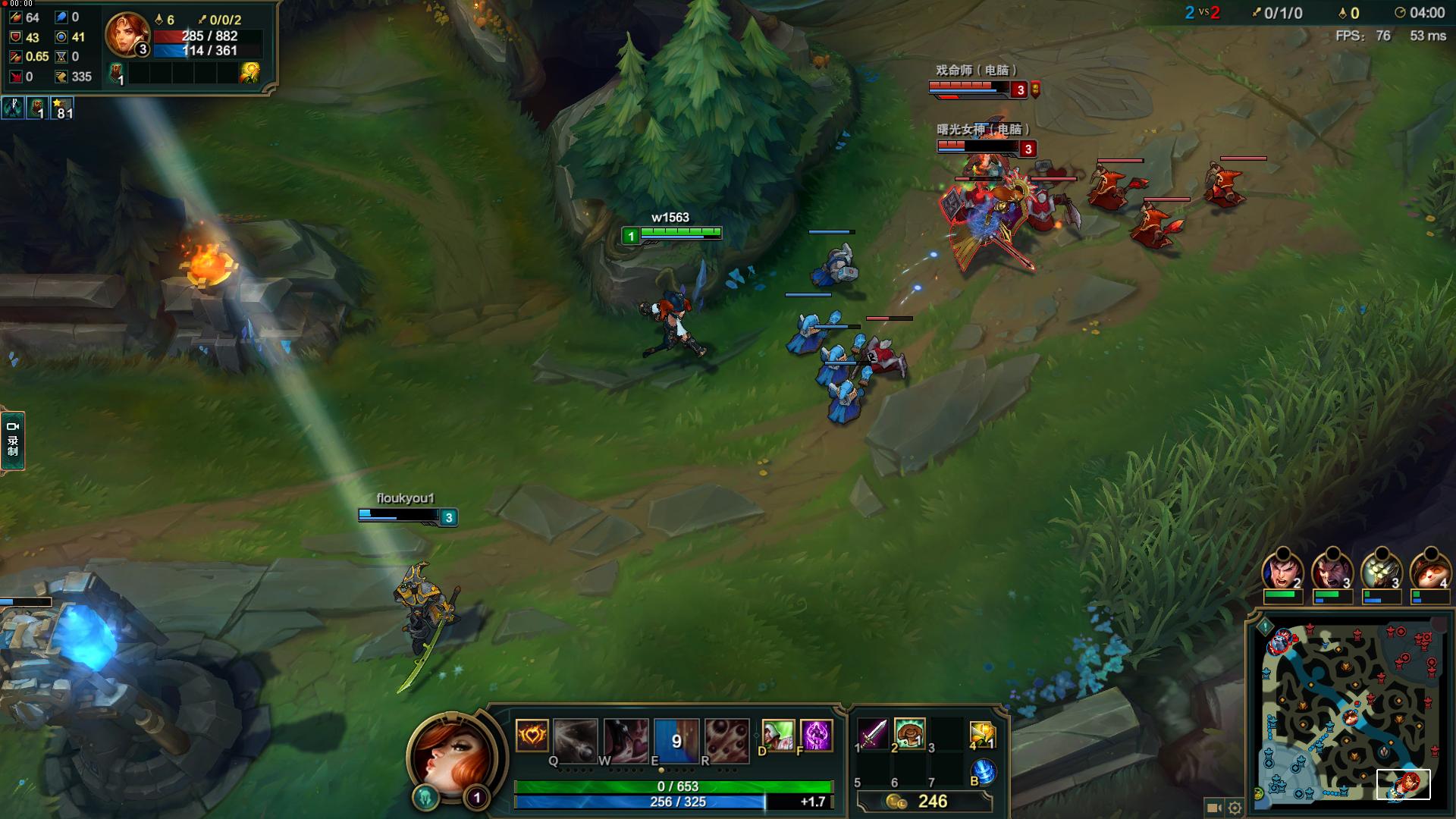Select the E ability on cooldown
The image size is (1456, 819).
pyautogui.click(x=676, y=739)
